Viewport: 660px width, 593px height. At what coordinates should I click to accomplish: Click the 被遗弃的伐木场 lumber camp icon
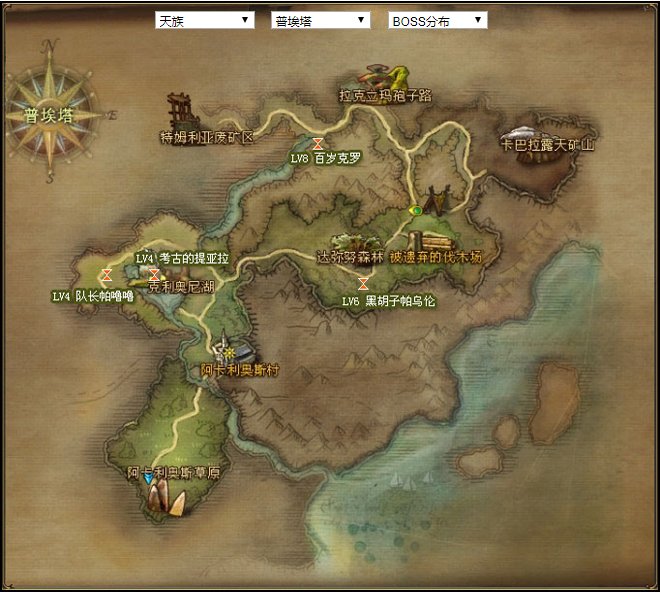436,241
